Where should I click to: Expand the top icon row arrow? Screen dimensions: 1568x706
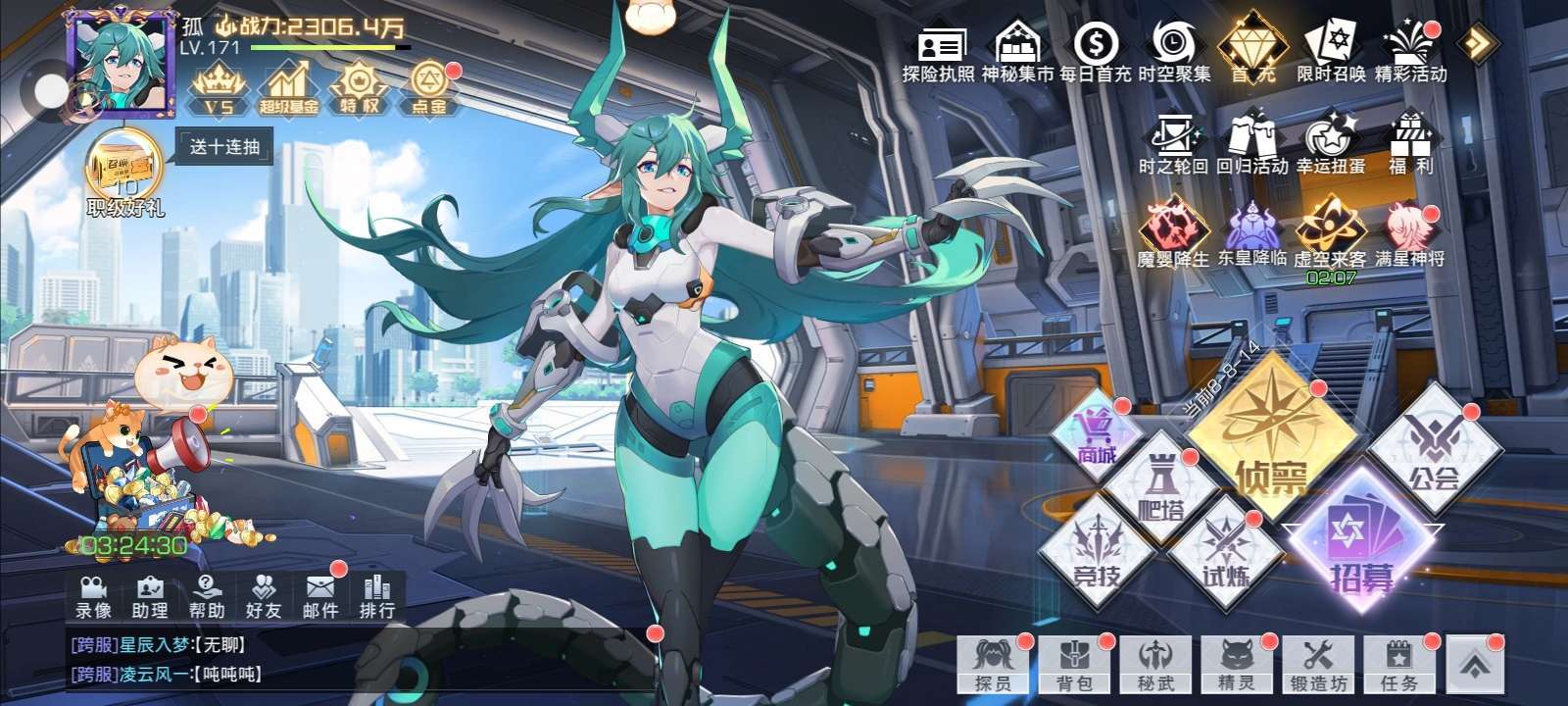click(1477, 42)
